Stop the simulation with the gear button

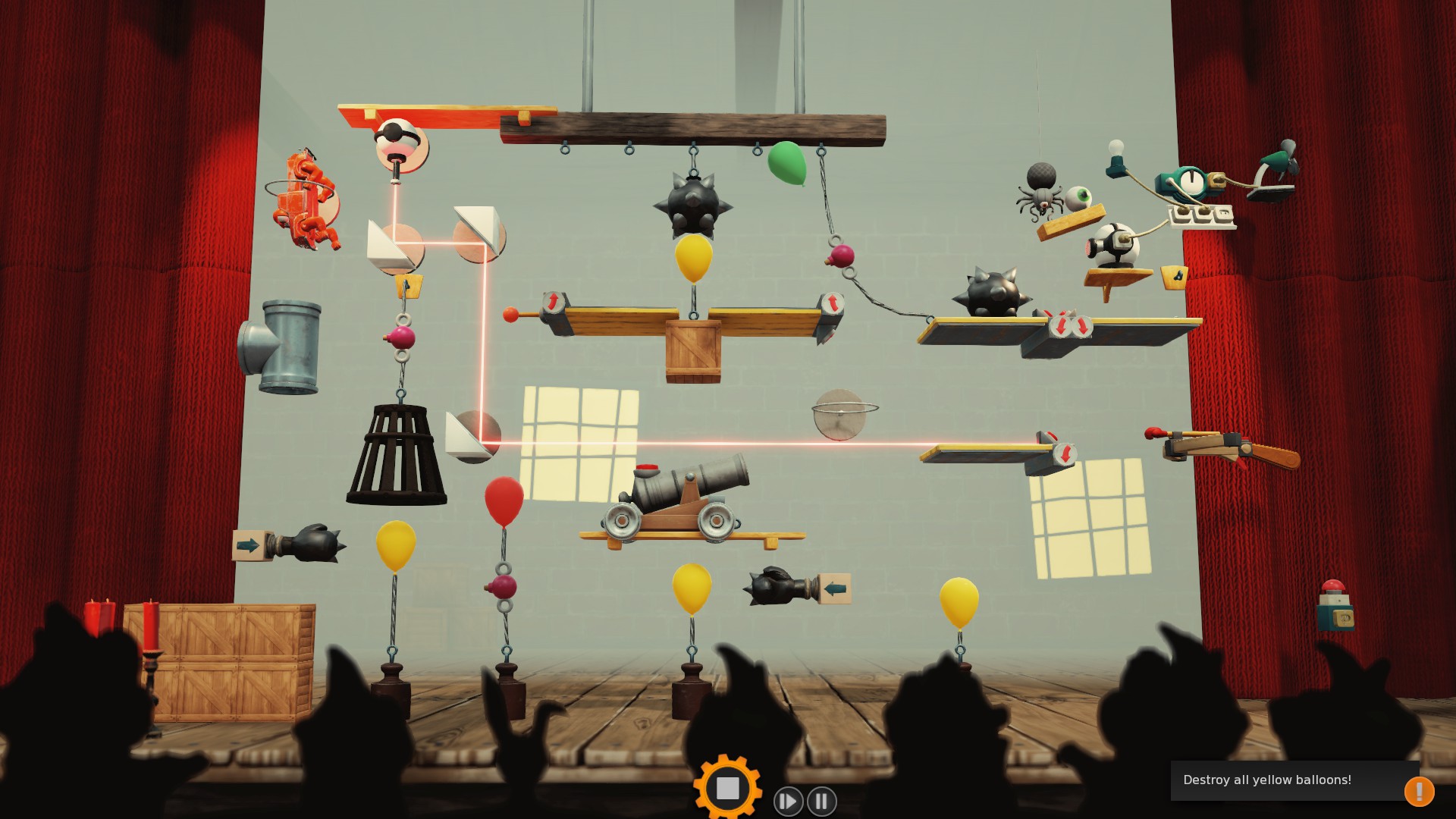tap(727, 788)
